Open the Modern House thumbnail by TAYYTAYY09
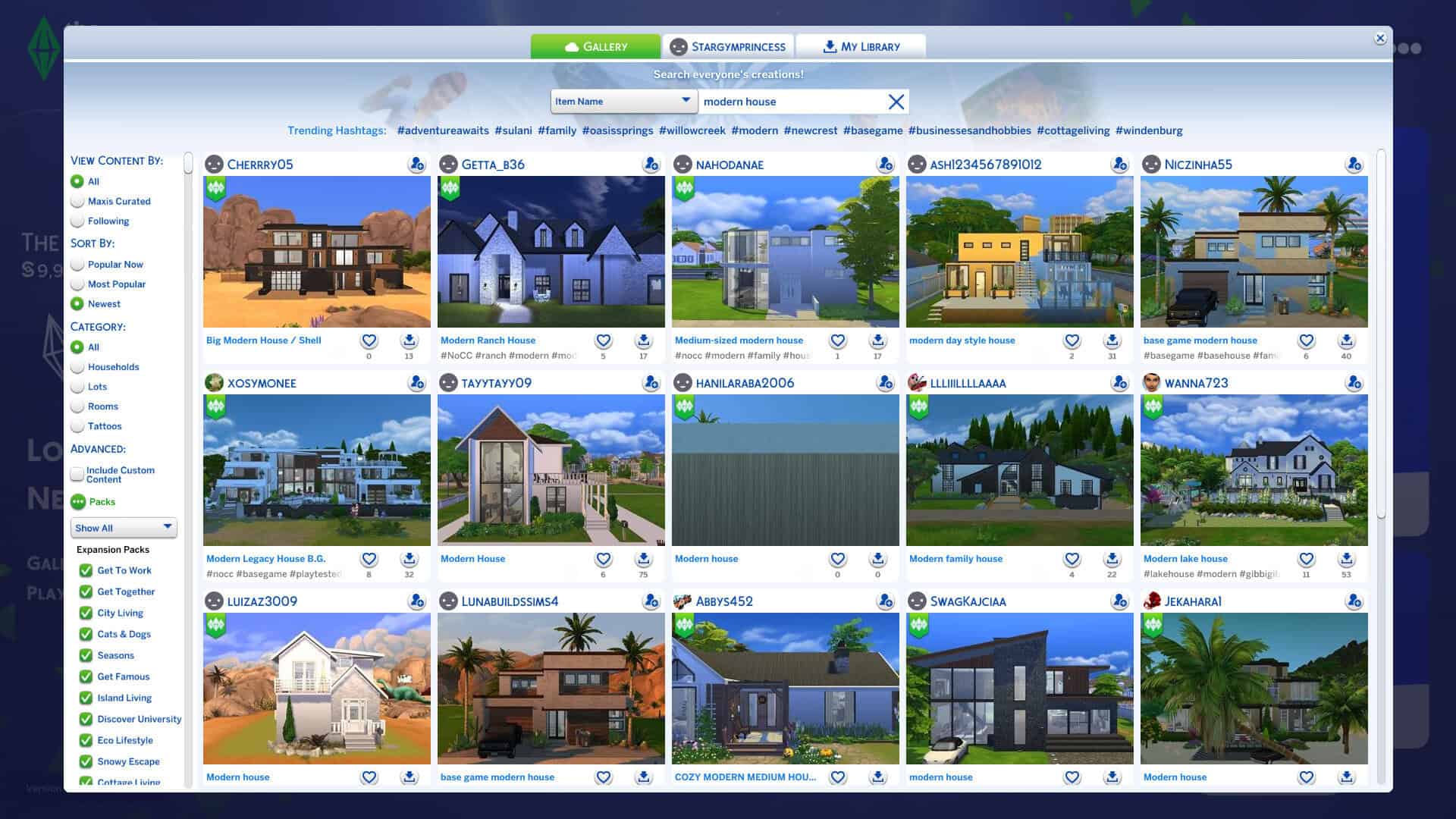1456x819 pixels. click(551, 470)
